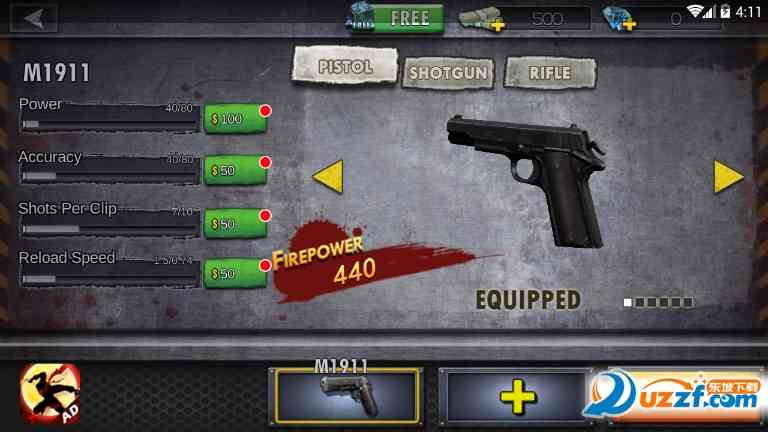
Task: Add a weapon to the empty plus slot
Action: coord(516,398)
